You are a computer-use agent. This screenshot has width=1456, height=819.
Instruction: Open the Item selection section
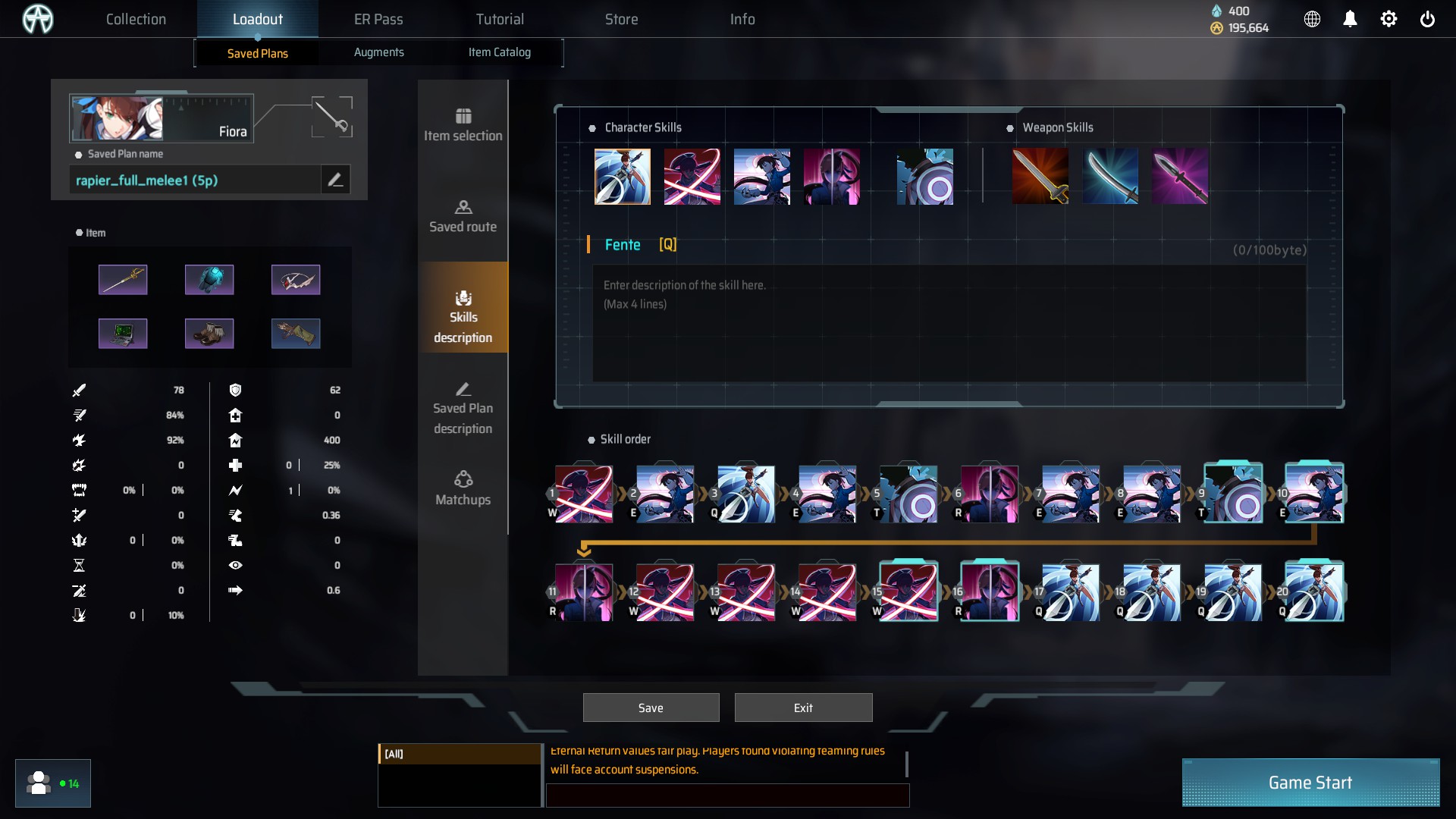point(463,125)
